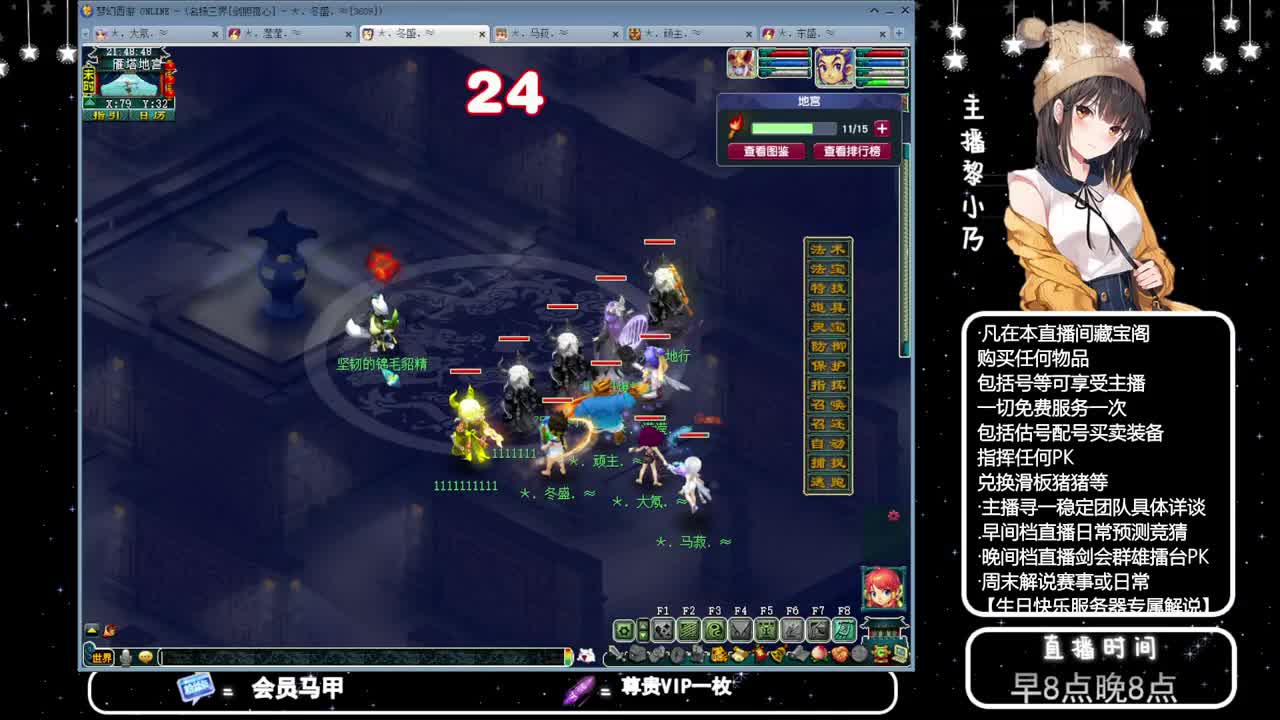Select the F1 hotkey skill icon

(x=665, y=630)
